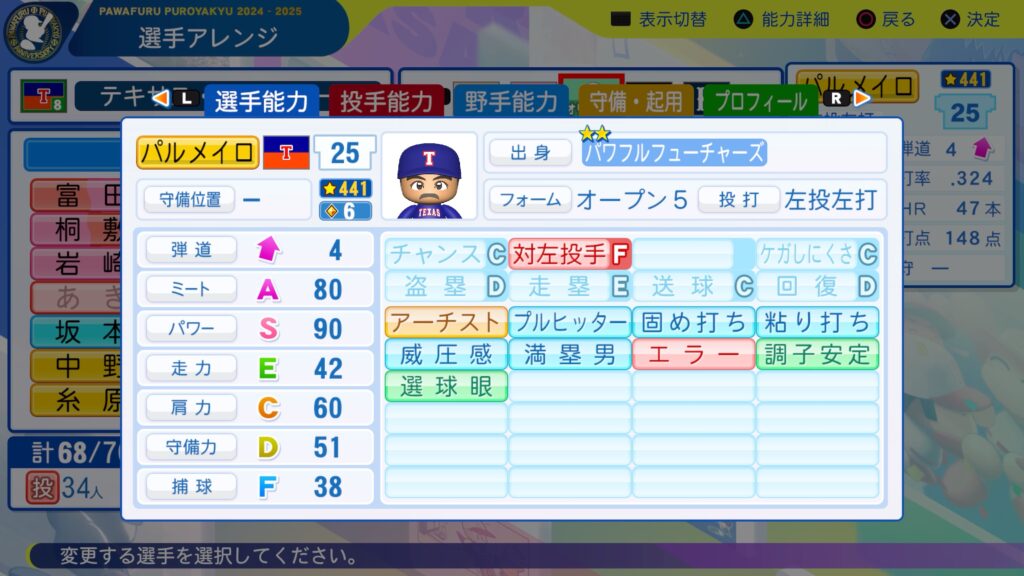The height and width of the screenshot is (576, 1024).
Task: Click the player face portrait
Action: pyautogui.click(x=429, y=176)
